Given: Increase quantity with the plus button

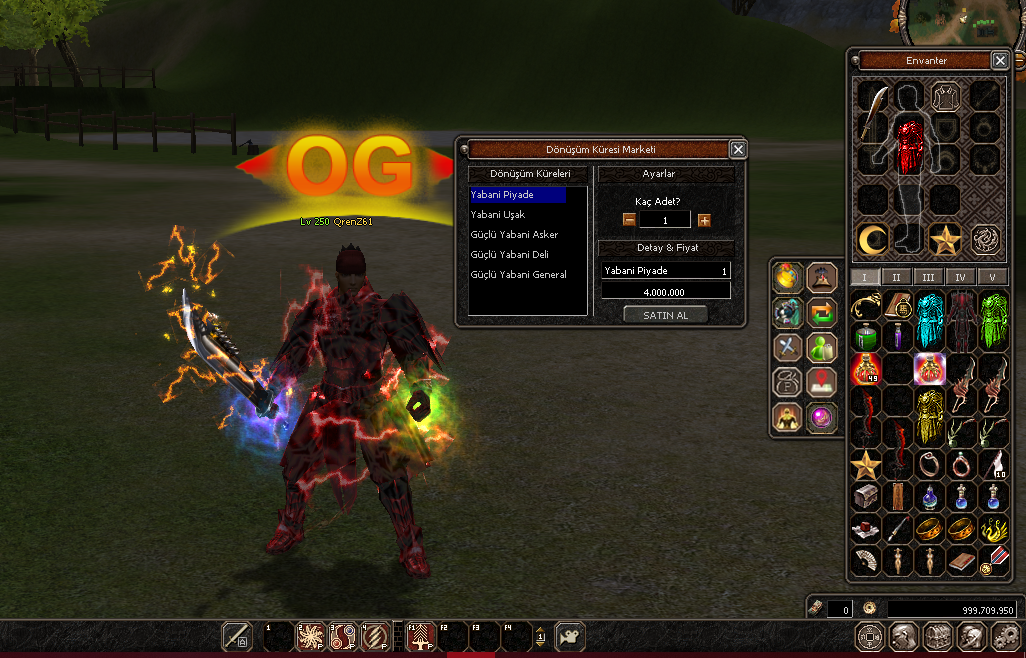Looking at the screenshot, I should click(x=704, y=220).
